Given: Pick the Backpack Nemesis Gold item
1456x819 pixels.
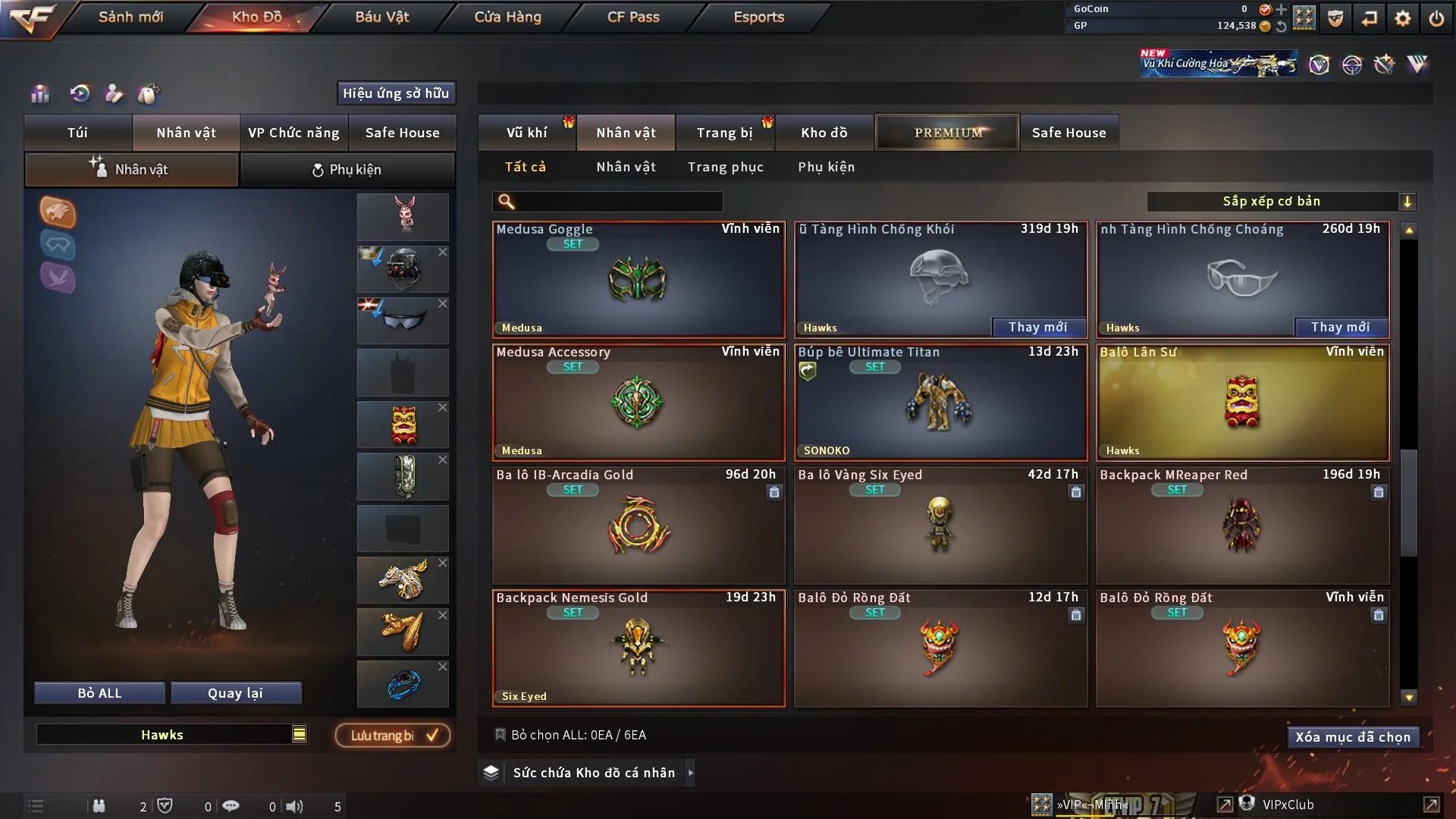Looking at the screenshot, I should pyautogui.click(x=639, y=648).
